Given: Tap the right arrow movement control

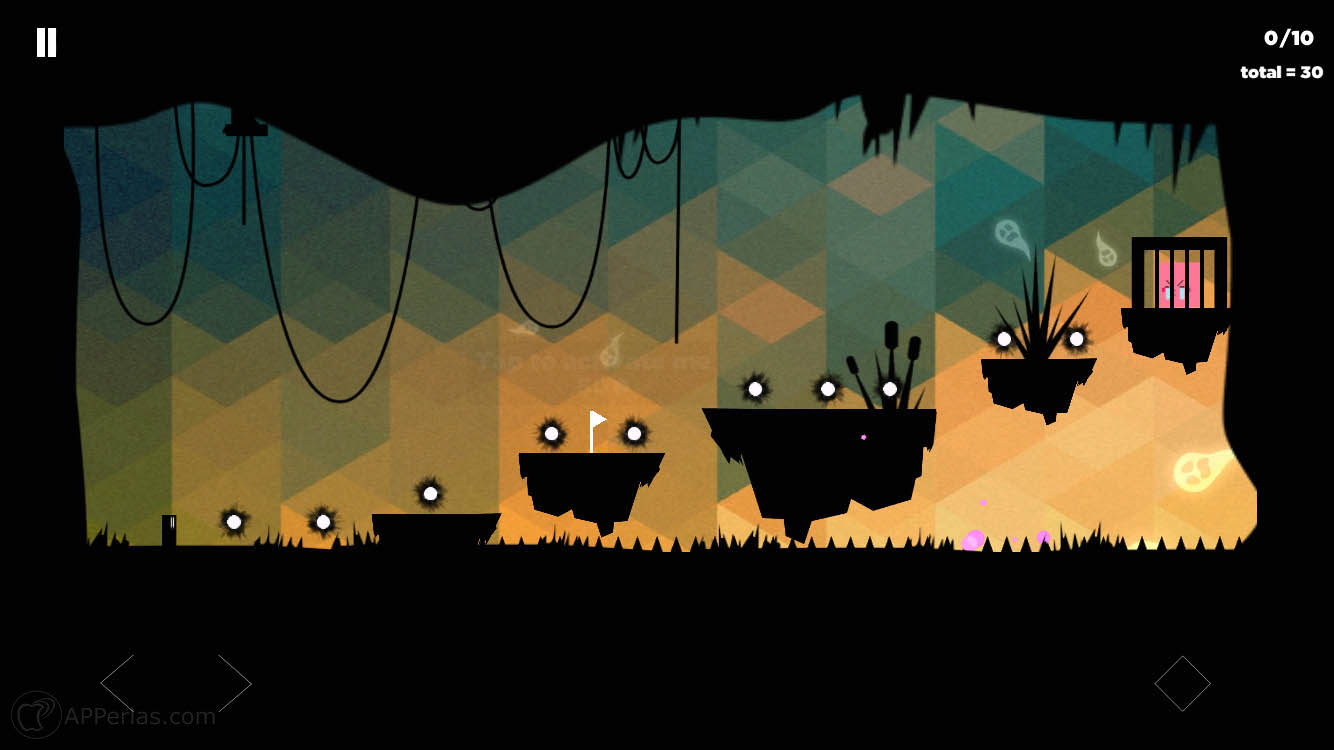Looking at the screenshot, I should coord(233,684).
